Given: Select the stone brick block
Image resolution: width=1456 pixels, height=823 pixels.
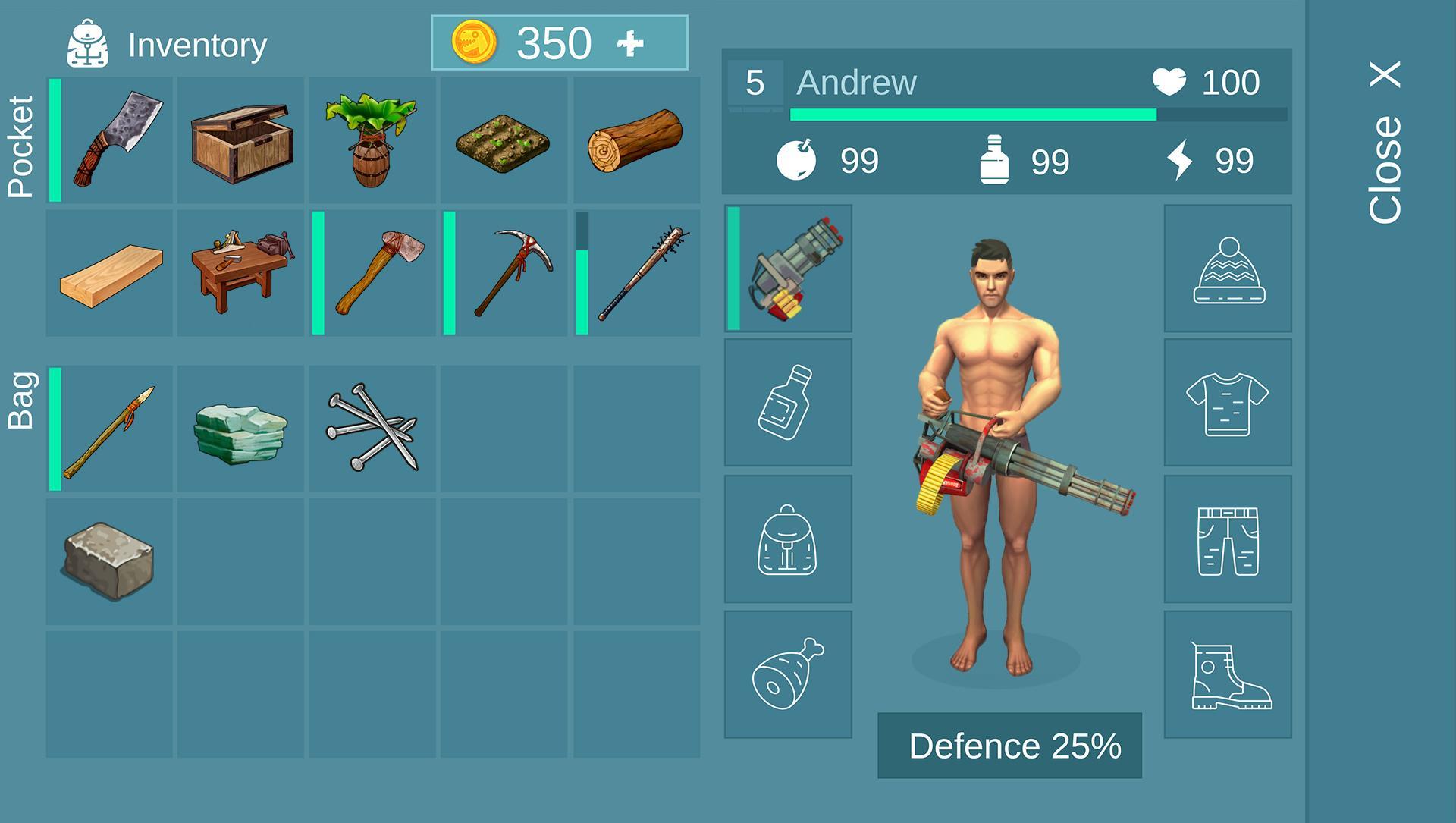Looking at the screenshot, I should click(111, 561).
